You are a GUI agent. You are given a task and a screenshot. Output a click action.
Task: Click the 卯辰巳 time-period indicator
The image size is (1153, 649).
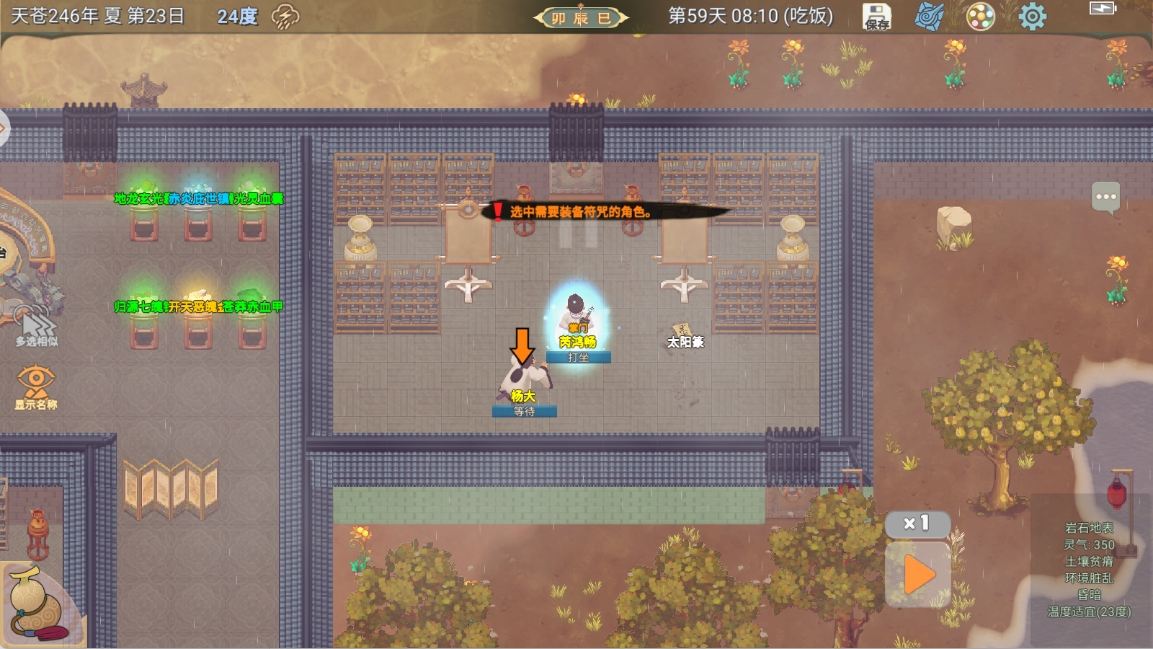[x=581, y=17]
